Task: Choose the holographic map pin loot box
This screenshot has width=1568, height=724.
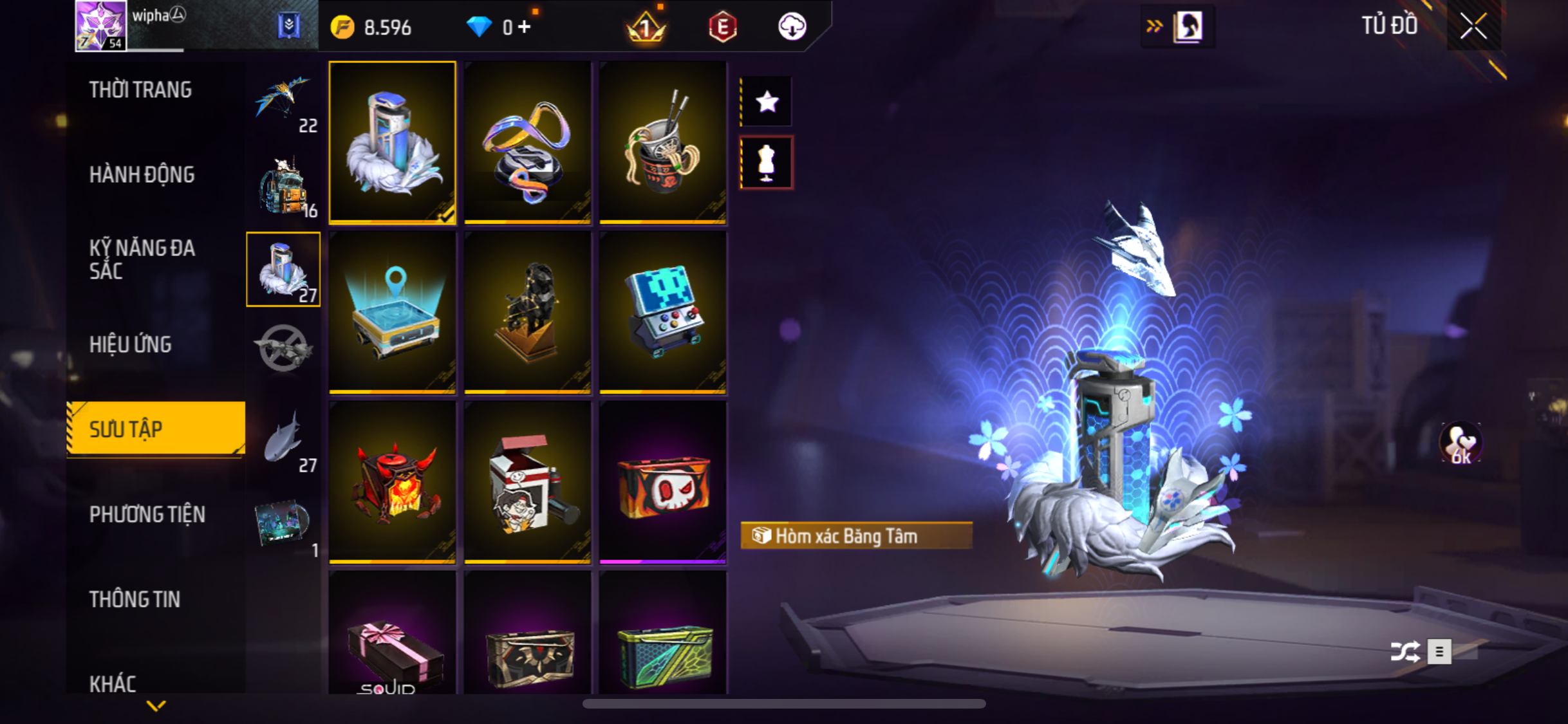Action: [392, 312]
